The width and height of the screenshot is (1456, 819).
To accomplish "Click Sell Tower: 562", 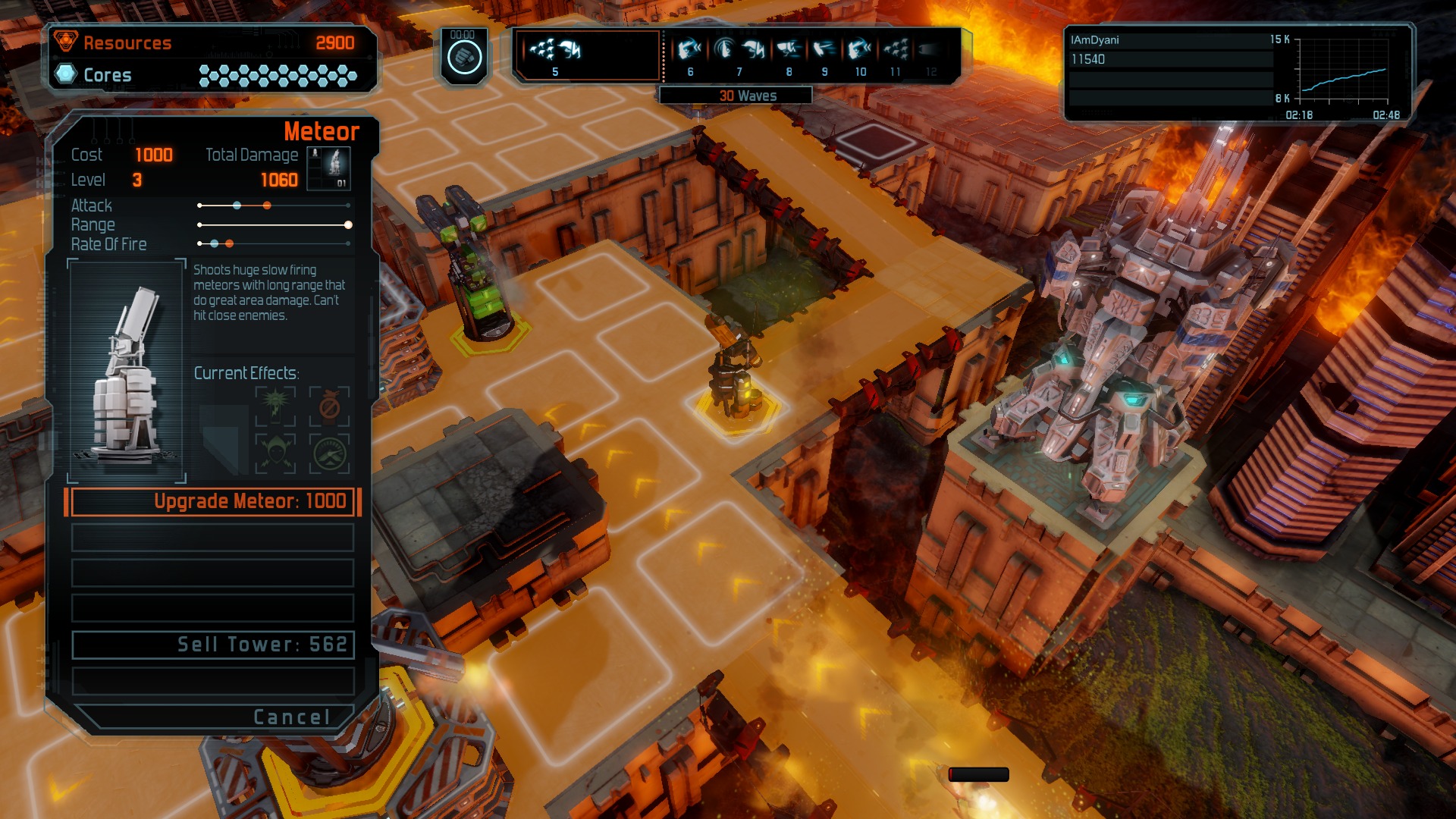I will click(x=212, y=645).
